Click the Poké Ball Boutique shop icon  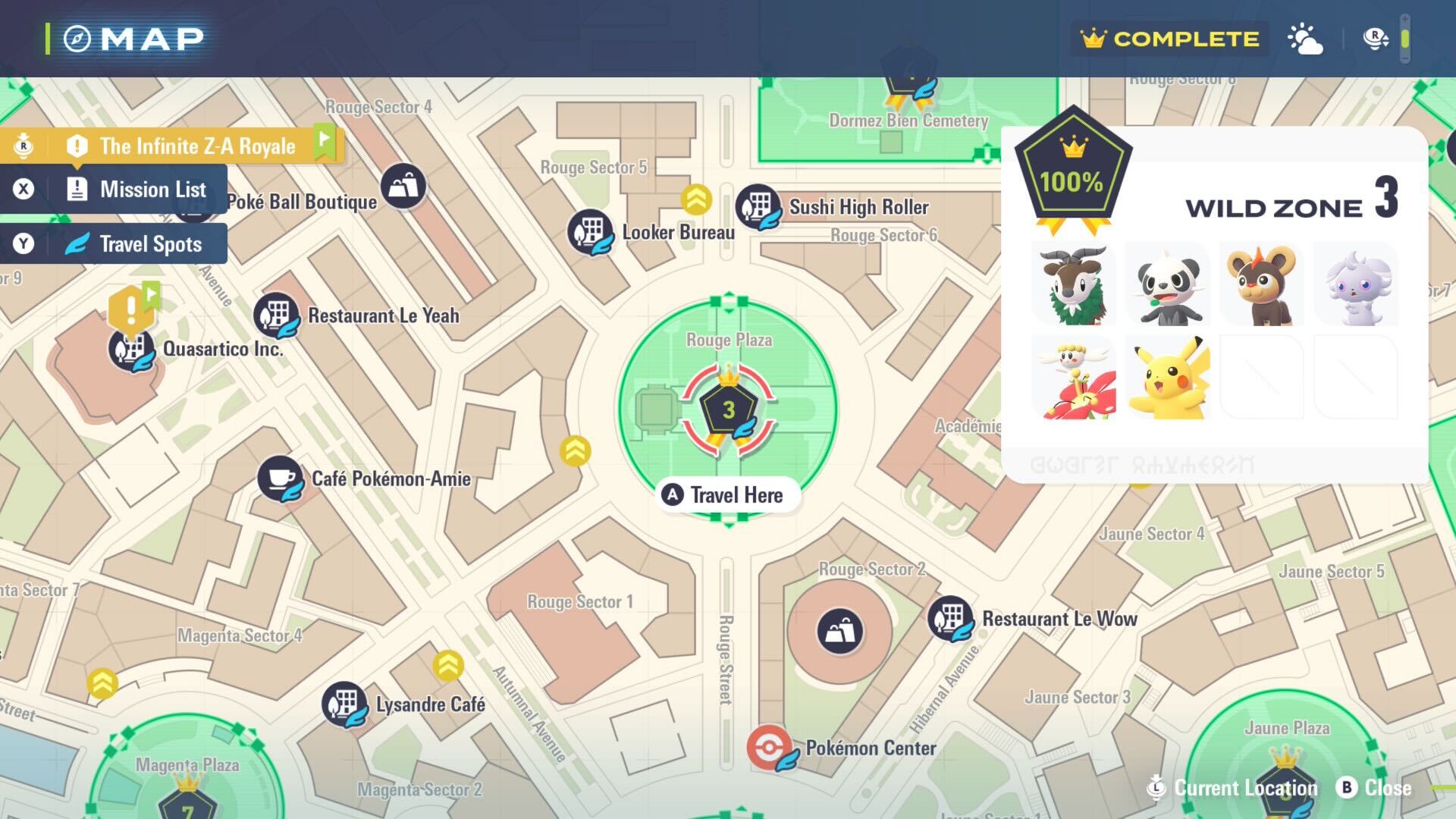pyautogui.click(x=403, y=186)
